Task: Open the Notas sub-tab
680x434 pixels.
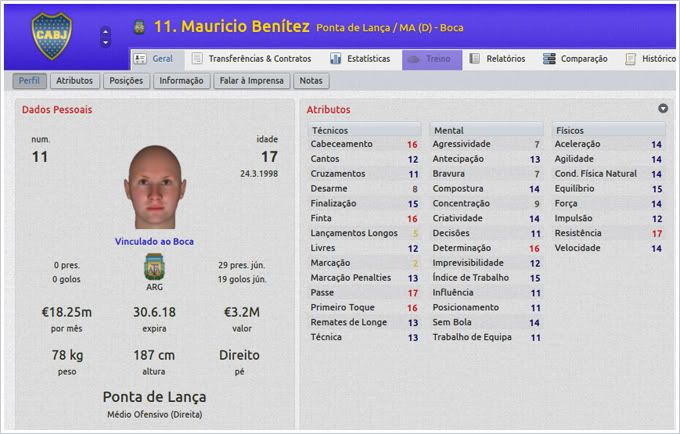Action: click(x=311, y=81)
